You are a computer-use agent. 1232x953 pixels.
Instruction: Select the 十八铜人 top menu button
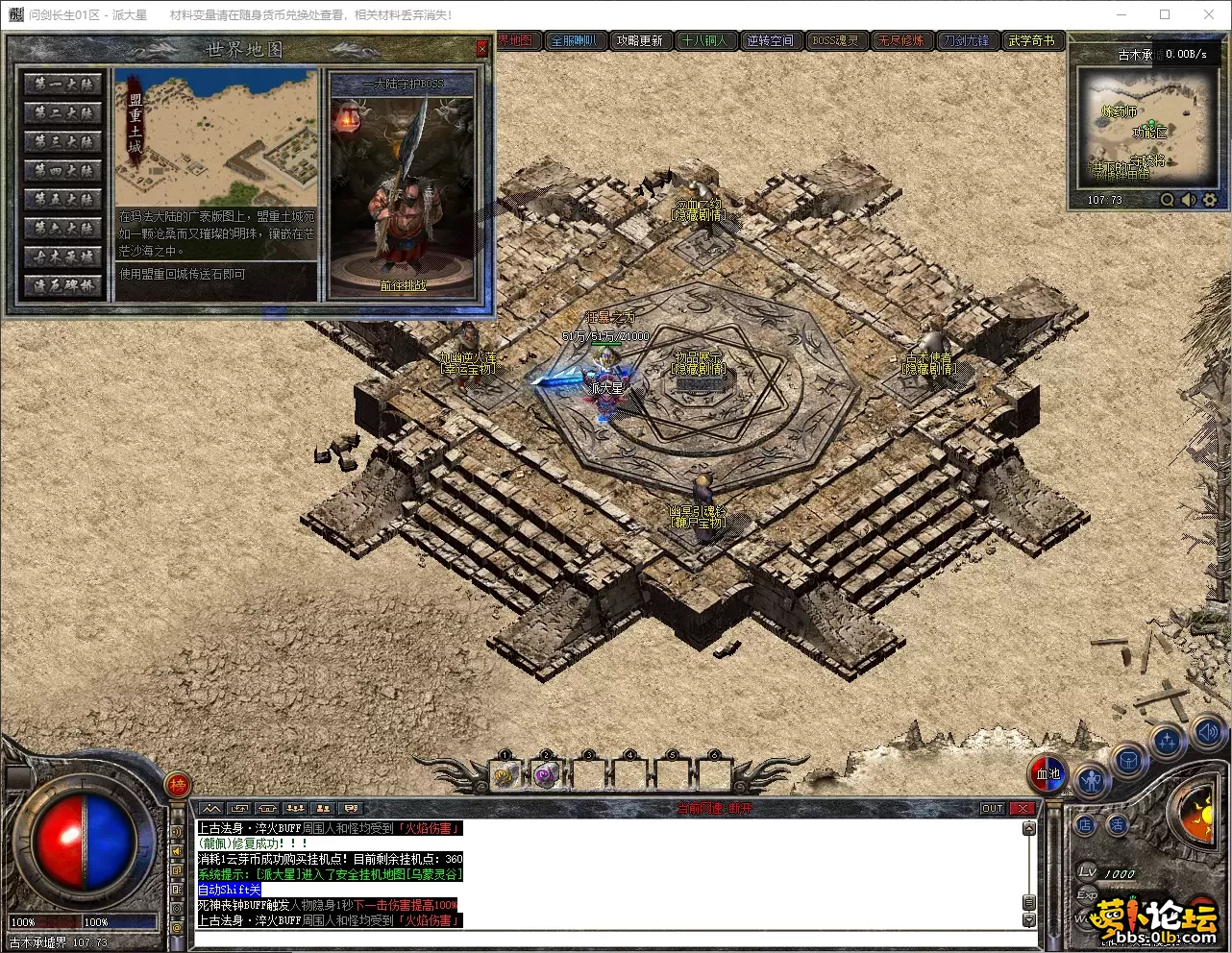pos(704,40)
